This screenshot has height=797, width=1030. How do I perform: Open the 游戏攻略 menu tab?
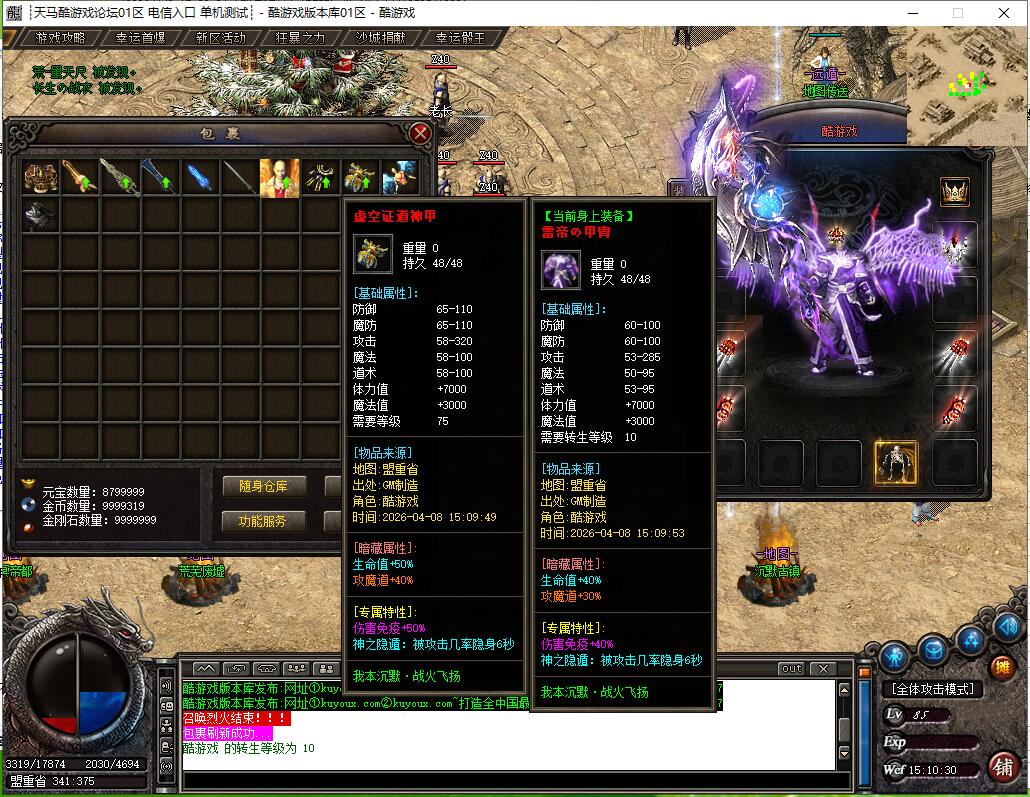[x=60, y=38]
